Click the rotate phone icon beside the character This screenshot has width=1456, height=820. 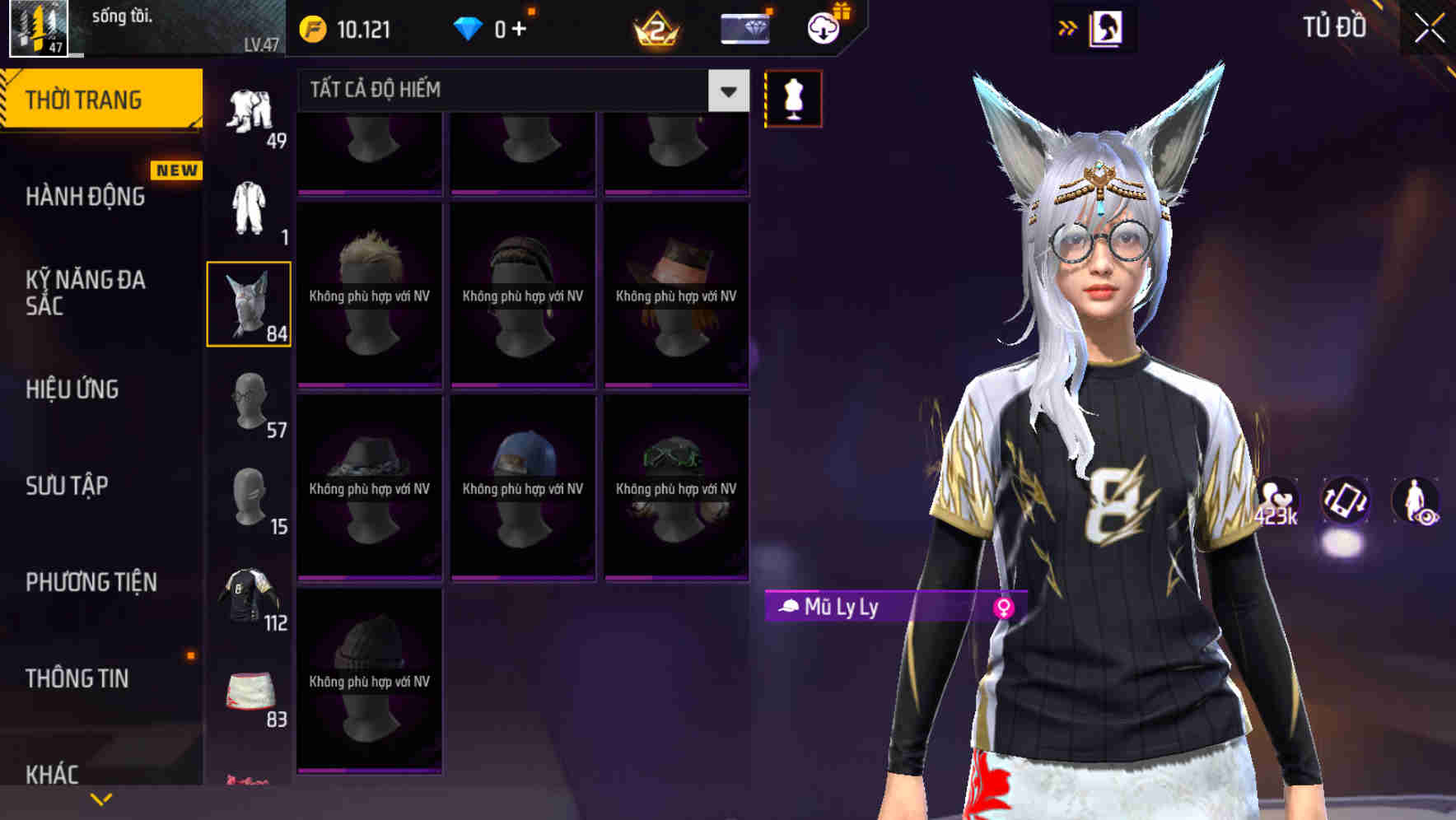[x=1346, y=504]
